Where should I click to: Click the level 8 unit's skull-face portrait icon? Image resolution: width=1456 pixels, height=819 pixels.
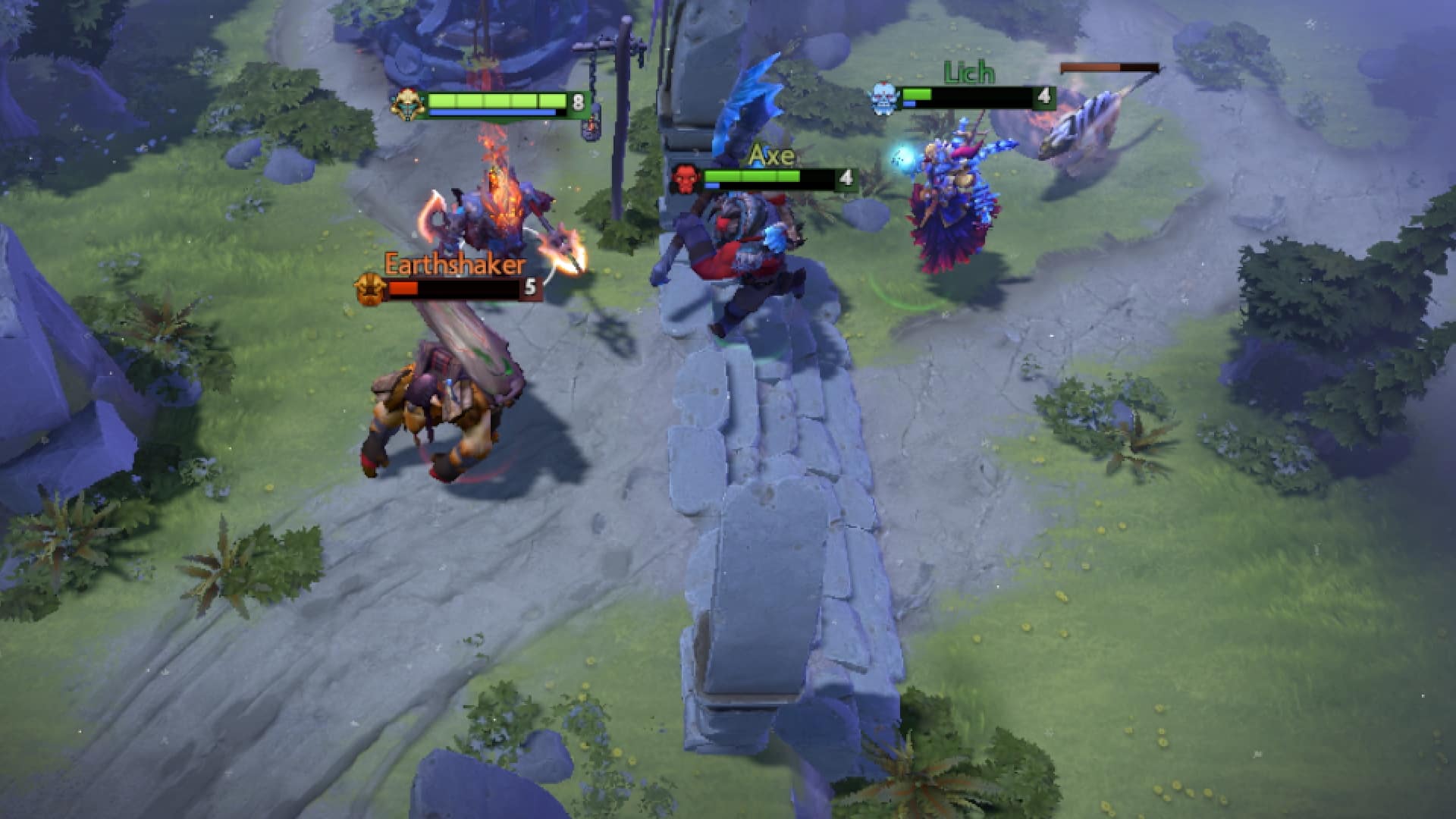click(x=408, y=104)
